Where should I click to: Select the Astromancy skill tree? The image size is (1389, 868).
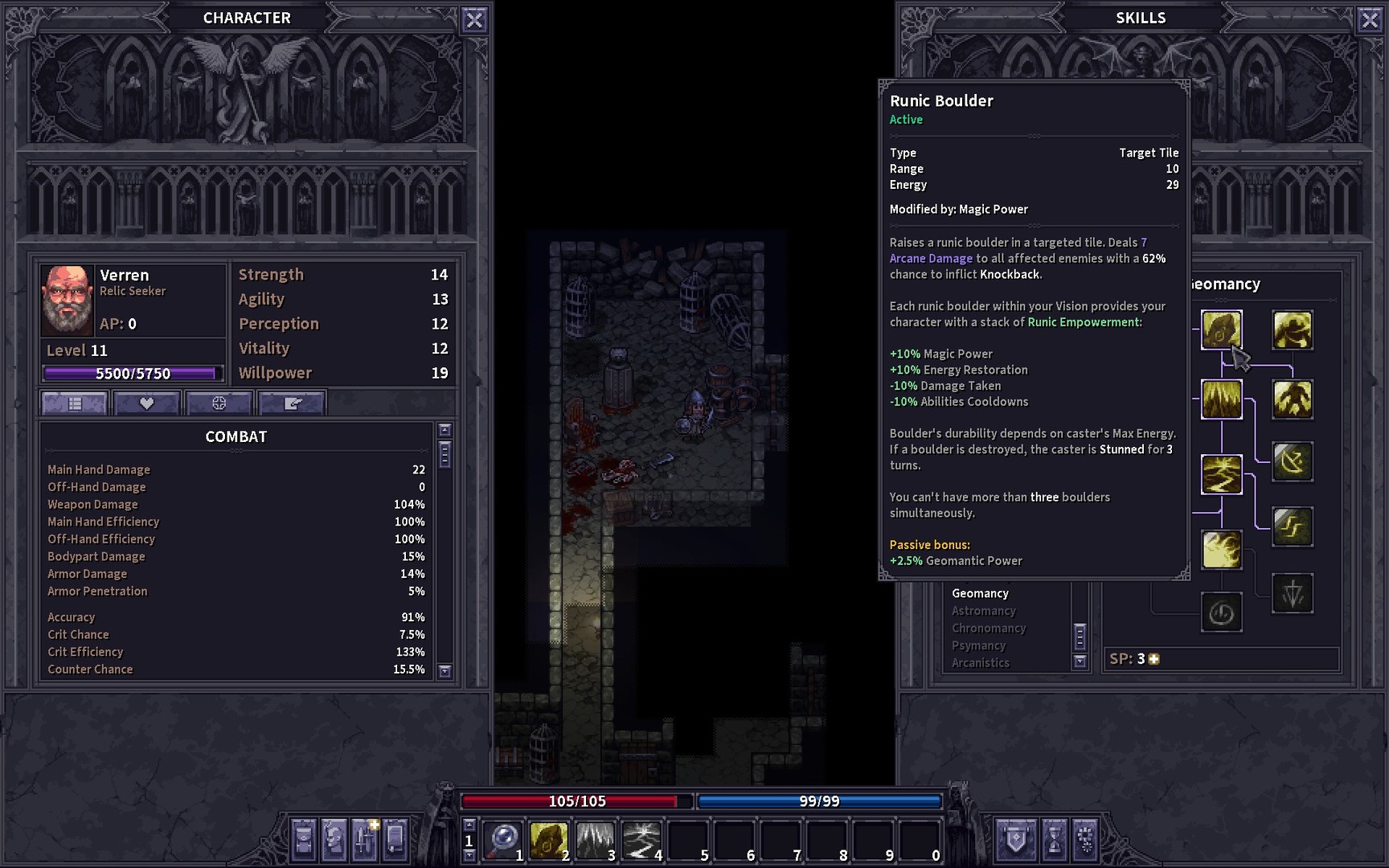[984, 611]
